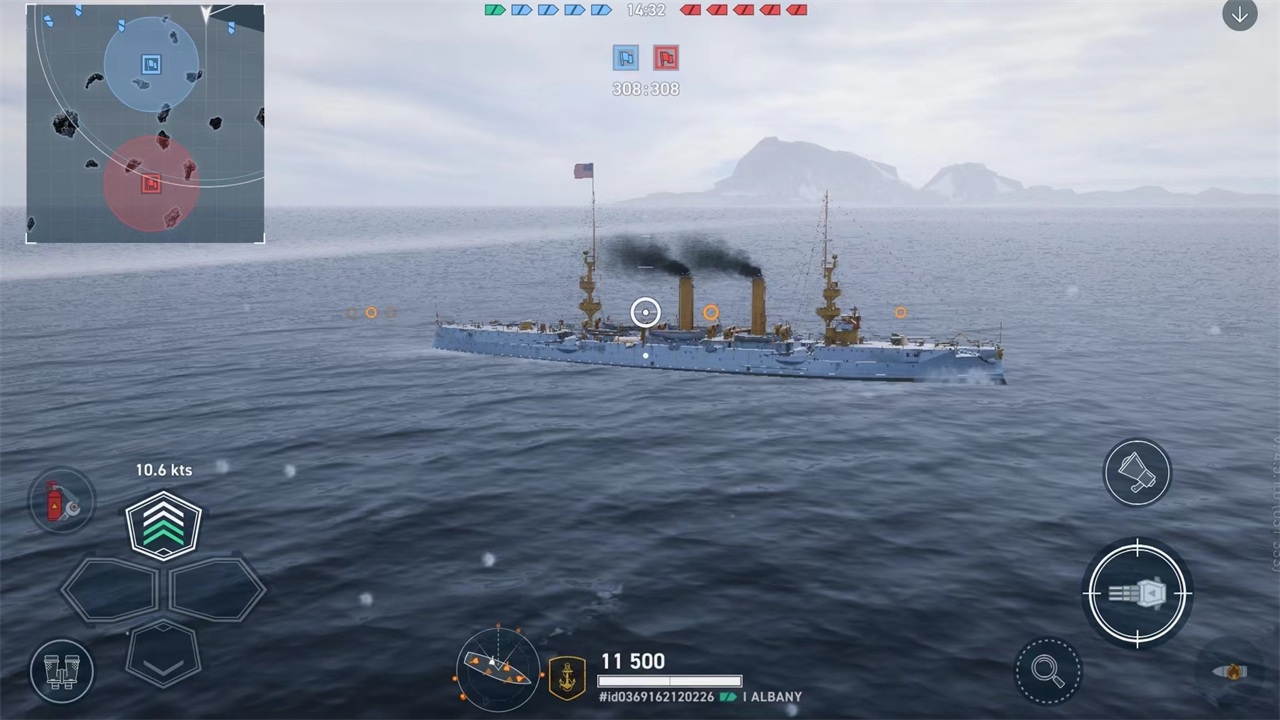
Task: Tap the down-arrow menu button
Action: click(x=1239, y=15)
